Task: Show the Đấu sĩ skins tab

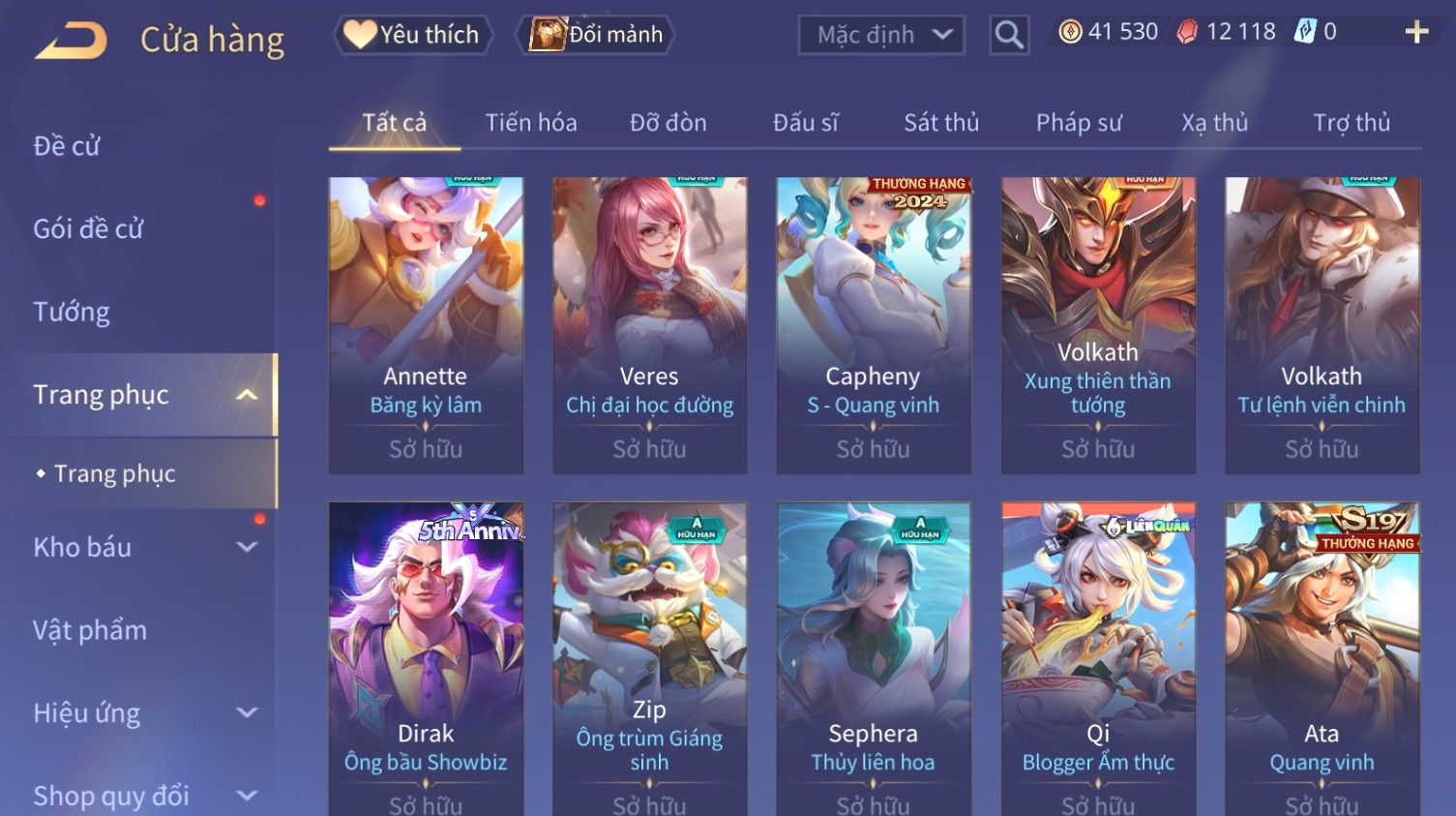Action: [805, 123]
